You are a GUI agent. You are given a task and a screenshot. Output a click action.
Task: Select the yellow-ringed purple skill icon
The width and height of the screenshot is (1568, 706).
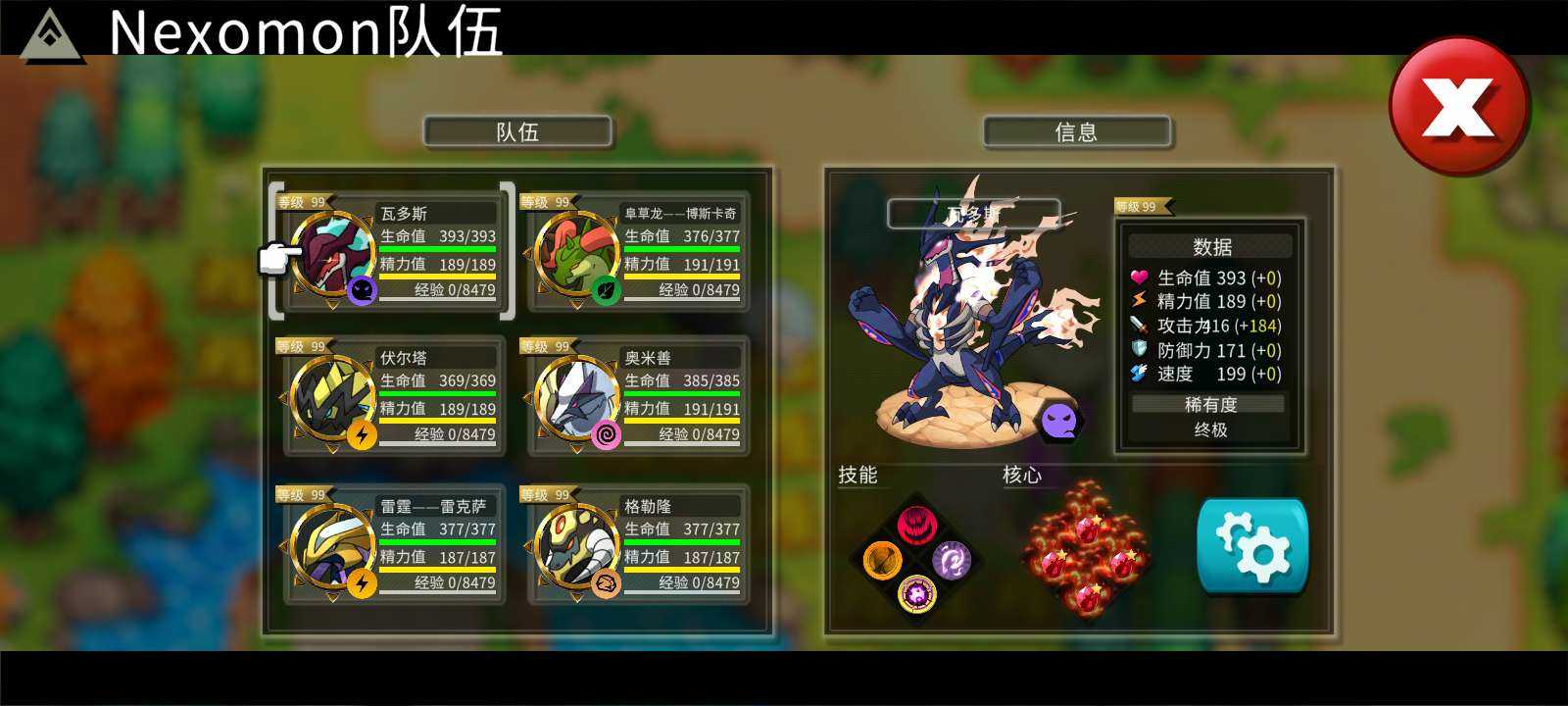point(917,593)
